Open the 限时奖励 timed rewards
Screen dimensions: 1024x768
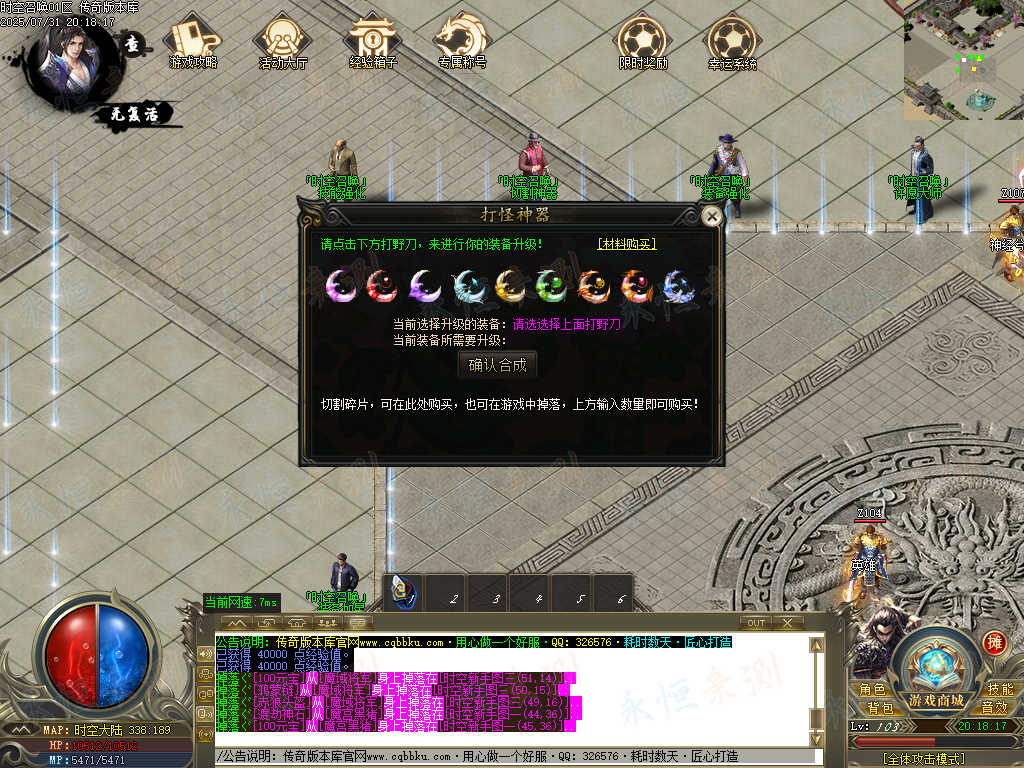click(642, 43)
